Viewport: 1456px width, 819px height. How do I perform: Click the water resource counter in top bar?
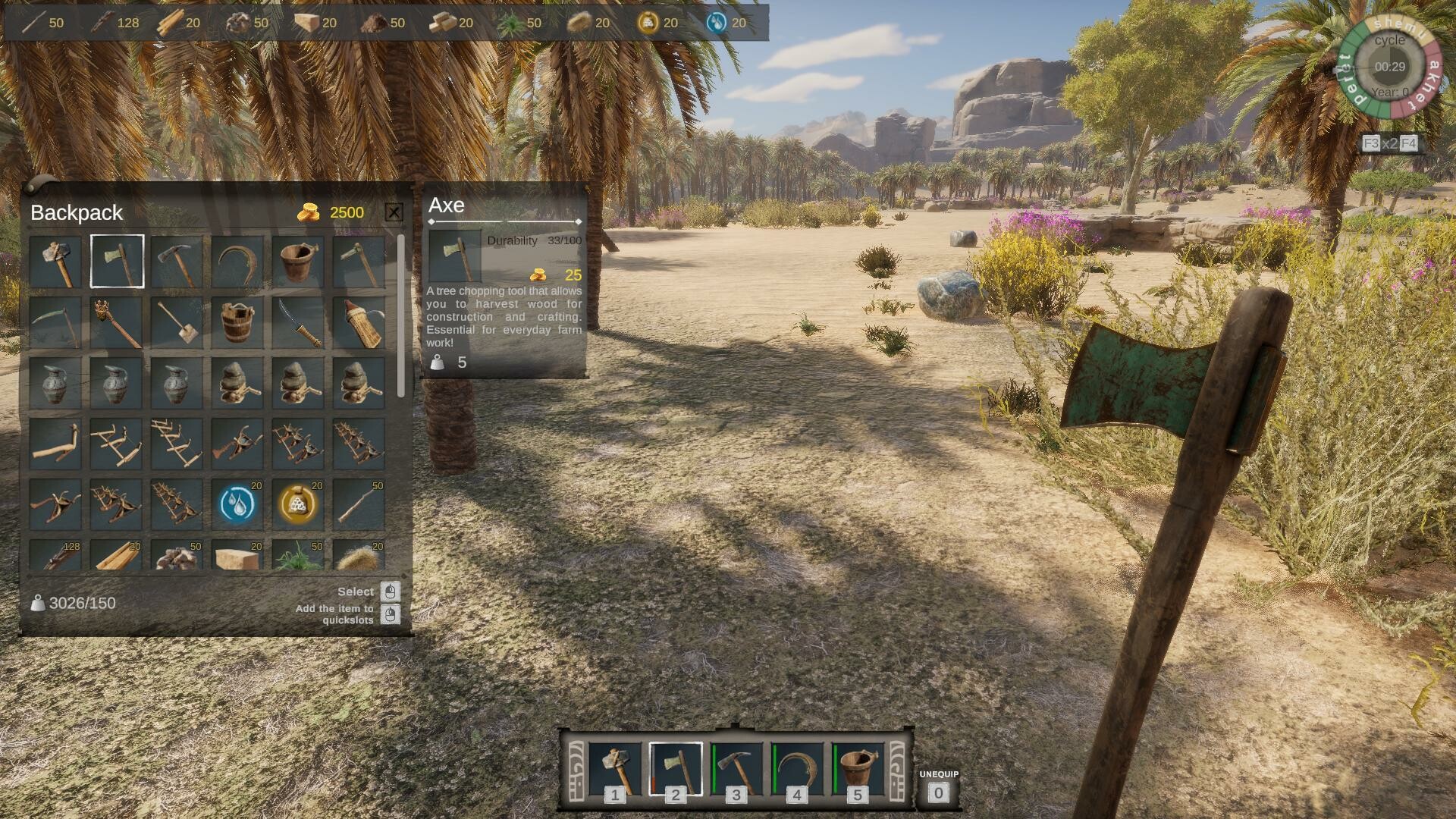pos(728,23)
